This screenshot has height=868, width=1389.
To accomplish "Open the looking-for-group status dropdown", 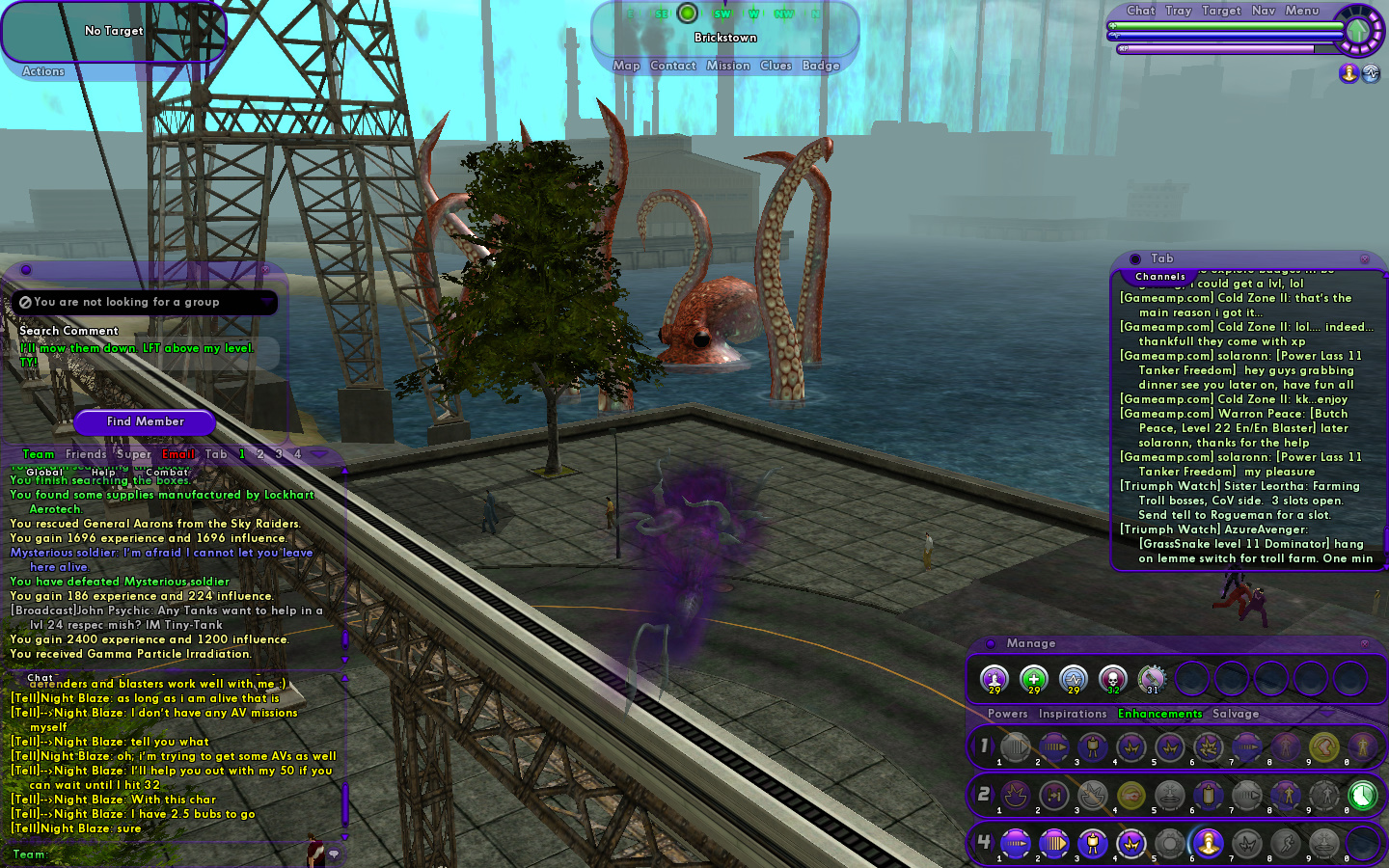I will (x=266, y=302).
